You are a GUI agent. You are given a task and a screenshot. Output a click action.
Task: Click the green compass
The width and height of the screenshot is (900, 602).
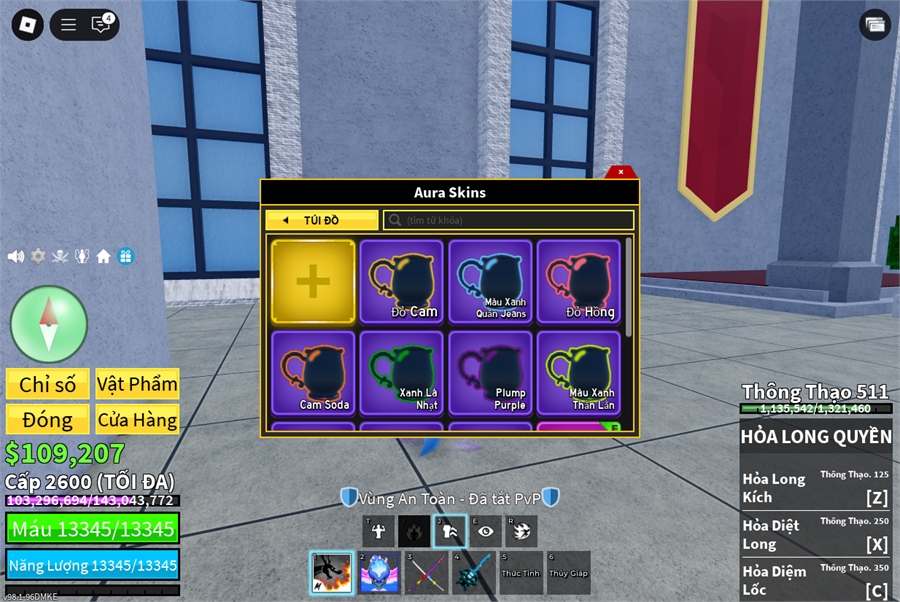(x=49, y=324)
